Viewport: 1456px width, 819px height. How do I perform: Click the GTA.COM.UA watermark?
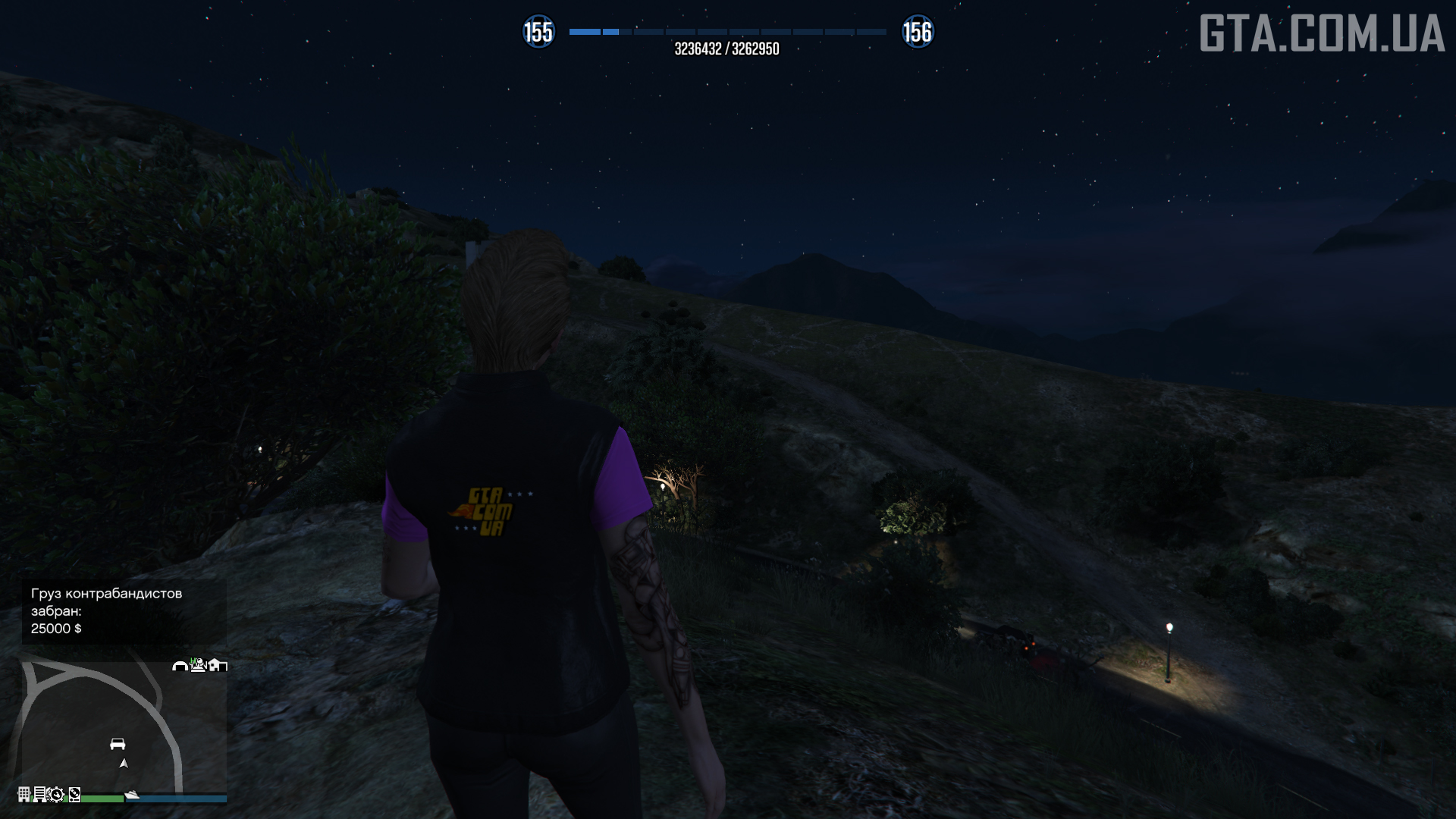click(1321, 34)
